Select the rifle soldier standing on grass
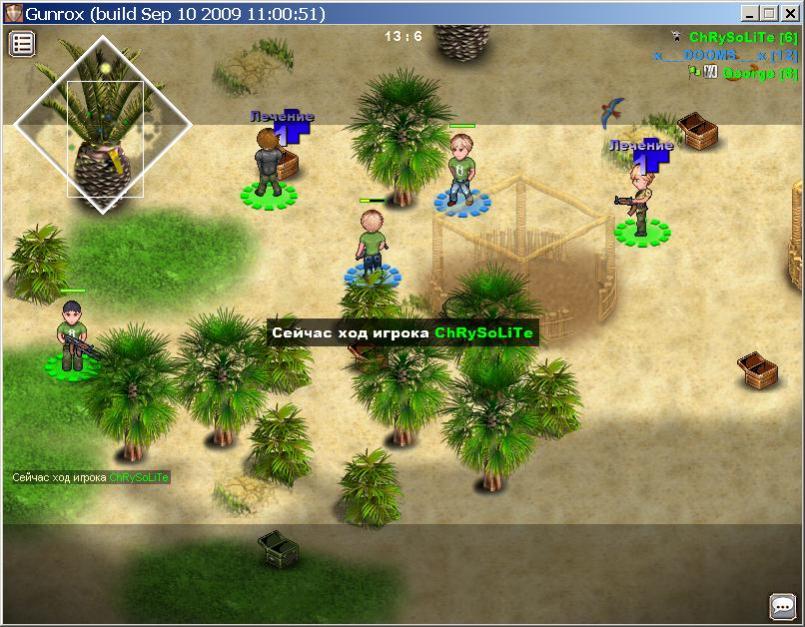Image resolution: width=805 pixels, height=627 pixels. [72, 337]
